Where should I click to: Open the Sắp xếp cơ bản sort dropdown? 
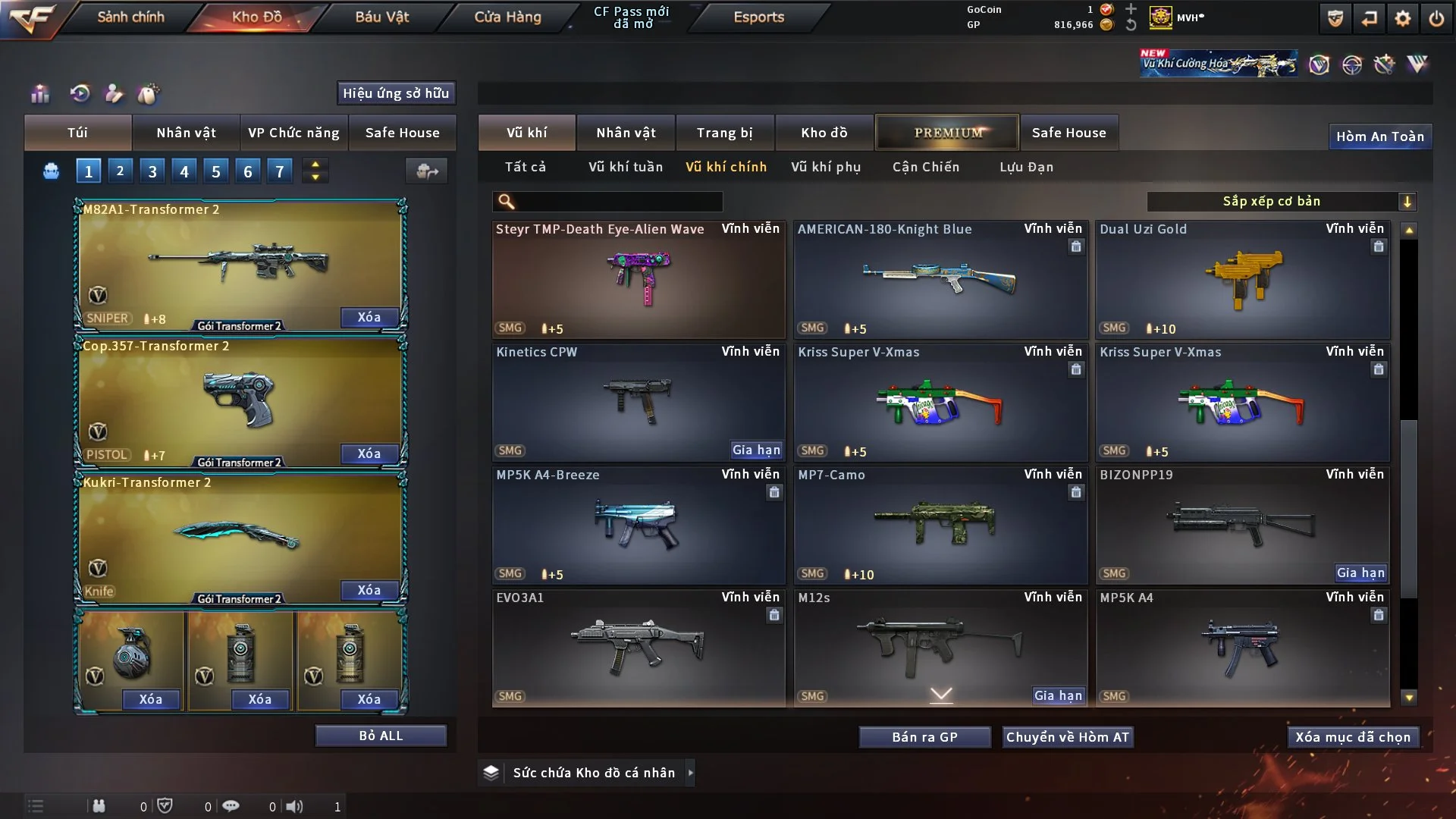click(x=1281, y=201)
